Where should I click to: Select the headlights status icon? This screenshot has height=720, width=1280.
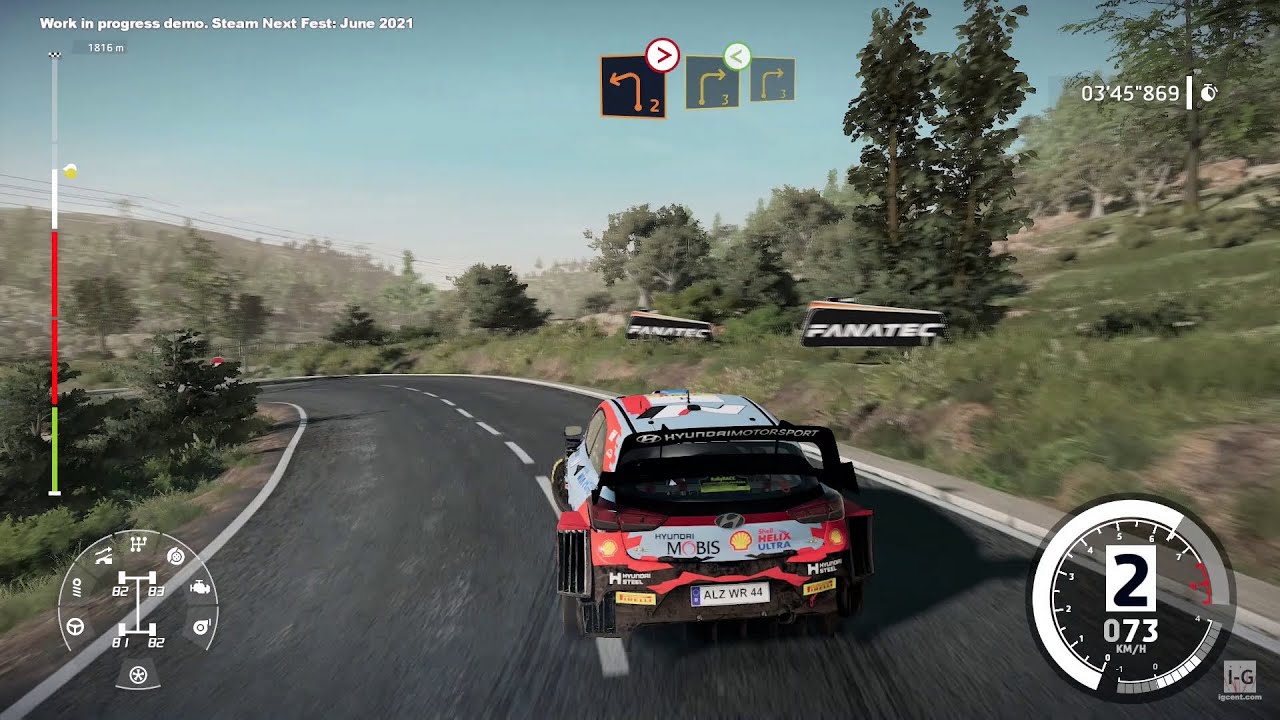(77, 588)
